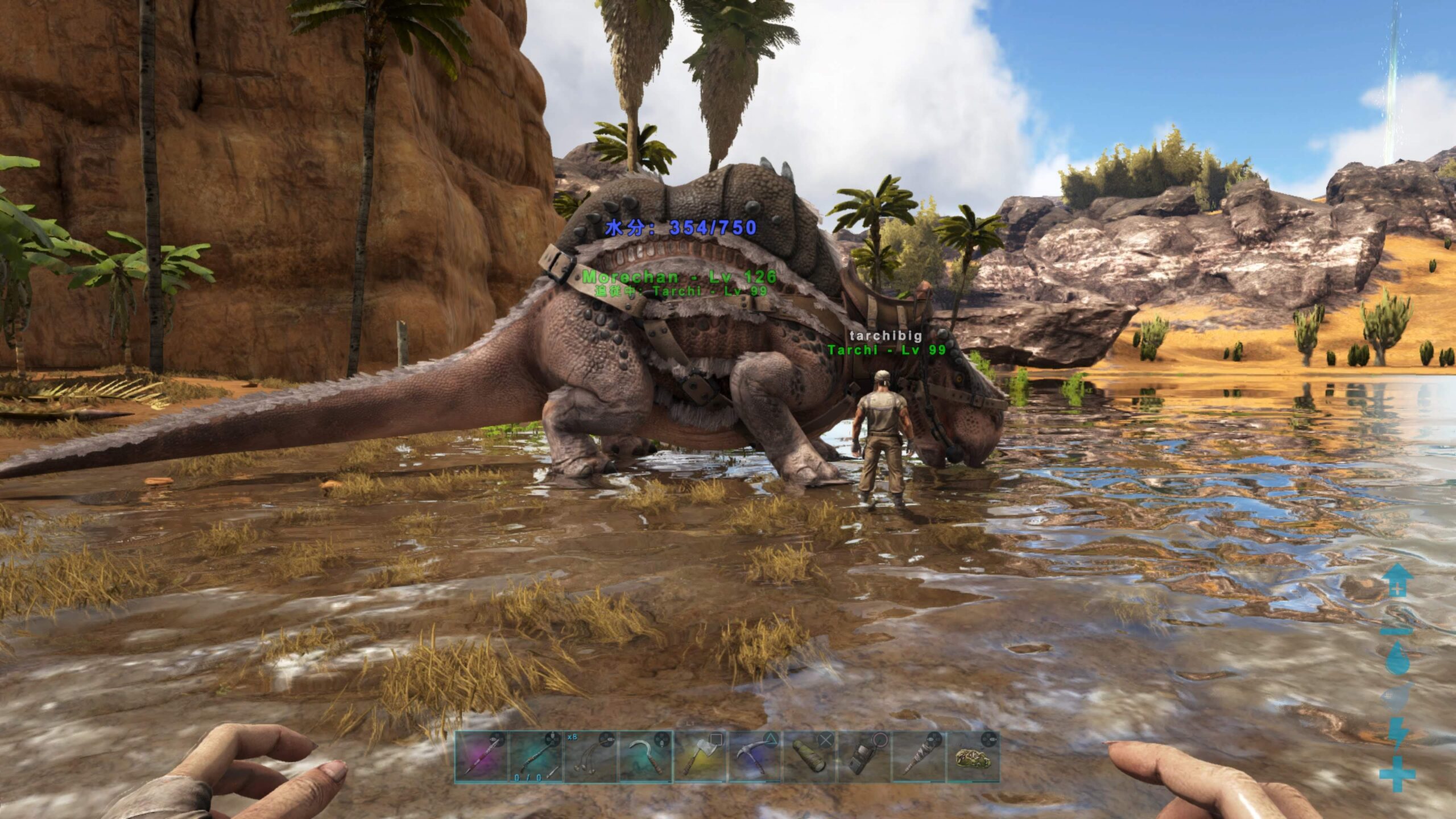
Task: Equip the wrapped wooden club slot
Action: [918, 756]
